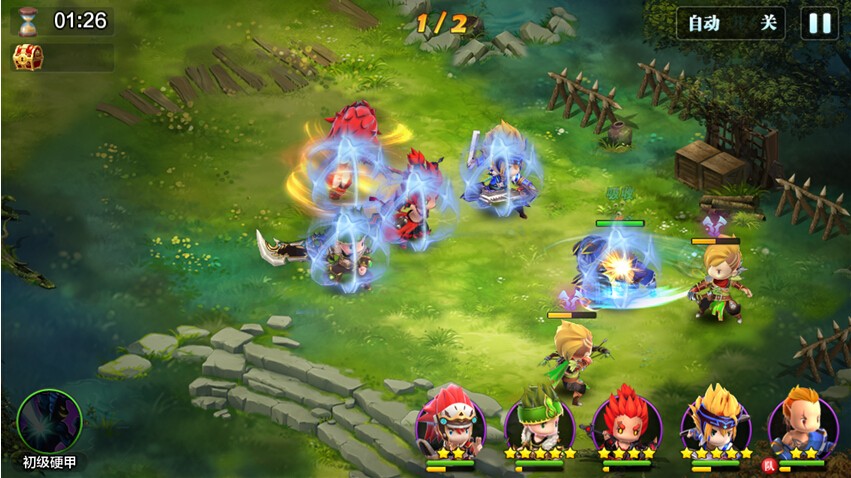Choose the spiky red-haired hero portrait

[x=627, y=420]
